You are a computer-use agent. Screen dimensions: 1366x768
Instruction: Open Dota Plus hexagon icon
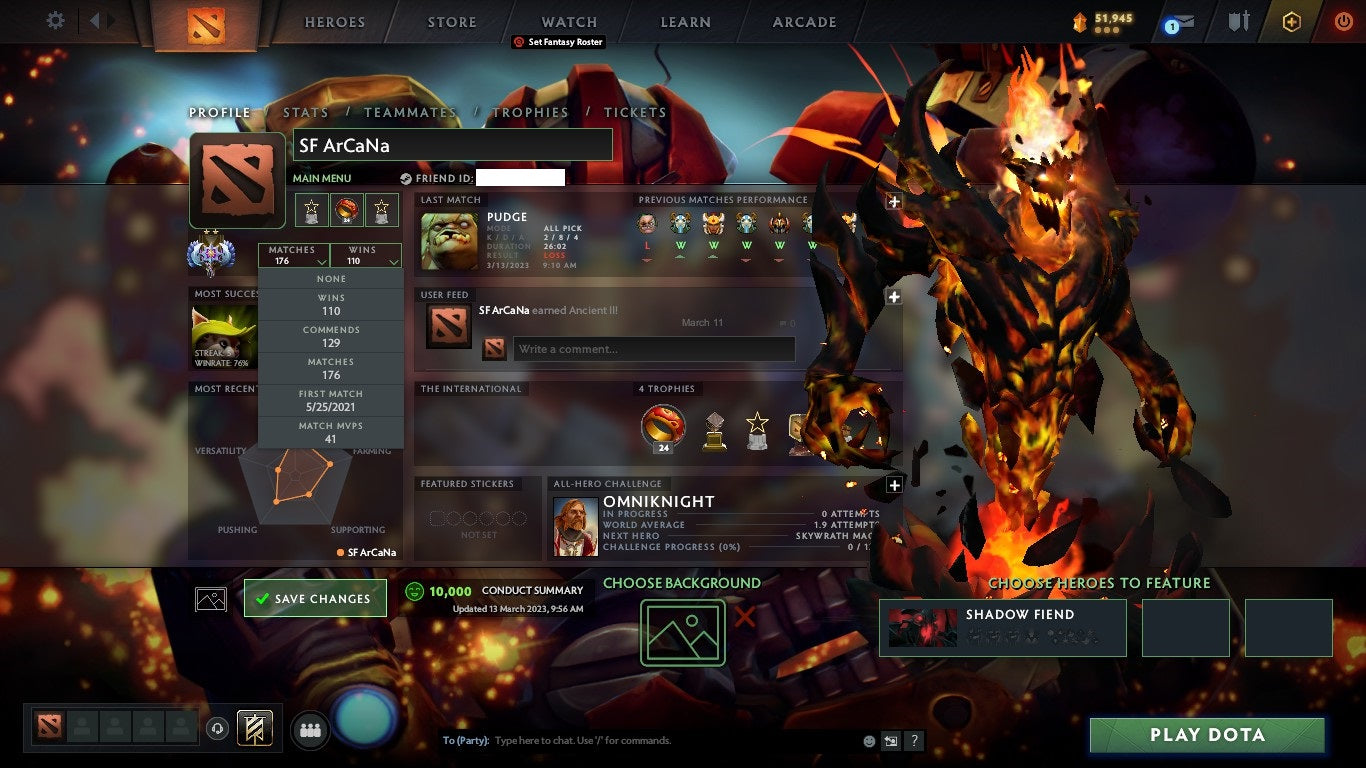(x=1289, y=20)
